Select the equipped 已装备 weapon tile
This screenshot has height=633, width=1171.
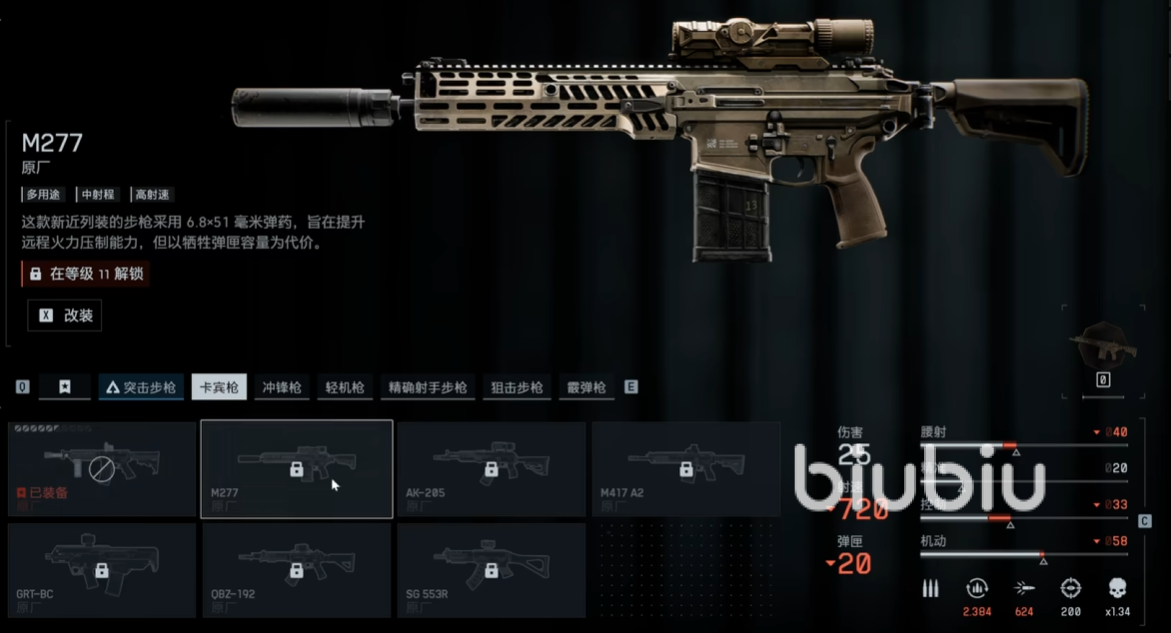point(102,468)
